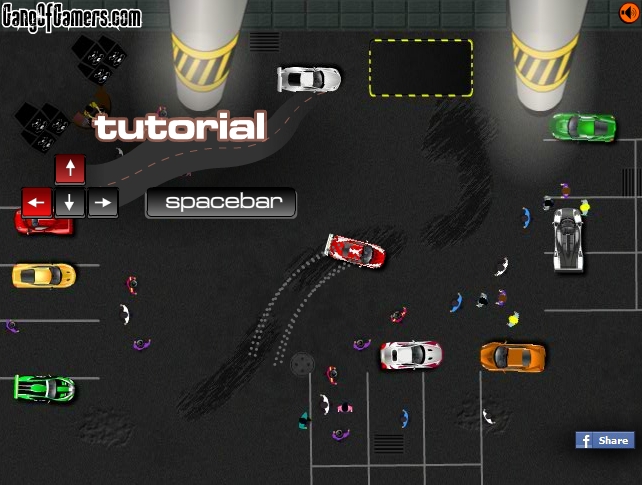This screenshot has width=642, height=485.
Task: Share the game on Facebook
Action: click(x=605, y=440)
